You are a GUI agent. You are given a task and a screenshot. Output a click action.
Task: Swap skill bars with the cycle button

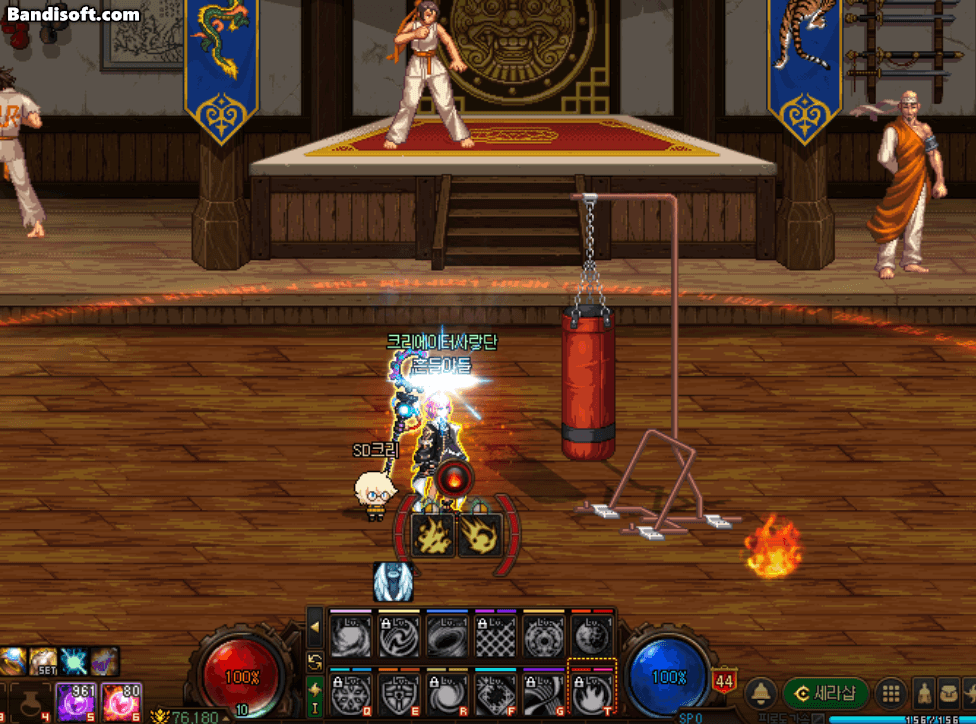click(x=315, y=661)
